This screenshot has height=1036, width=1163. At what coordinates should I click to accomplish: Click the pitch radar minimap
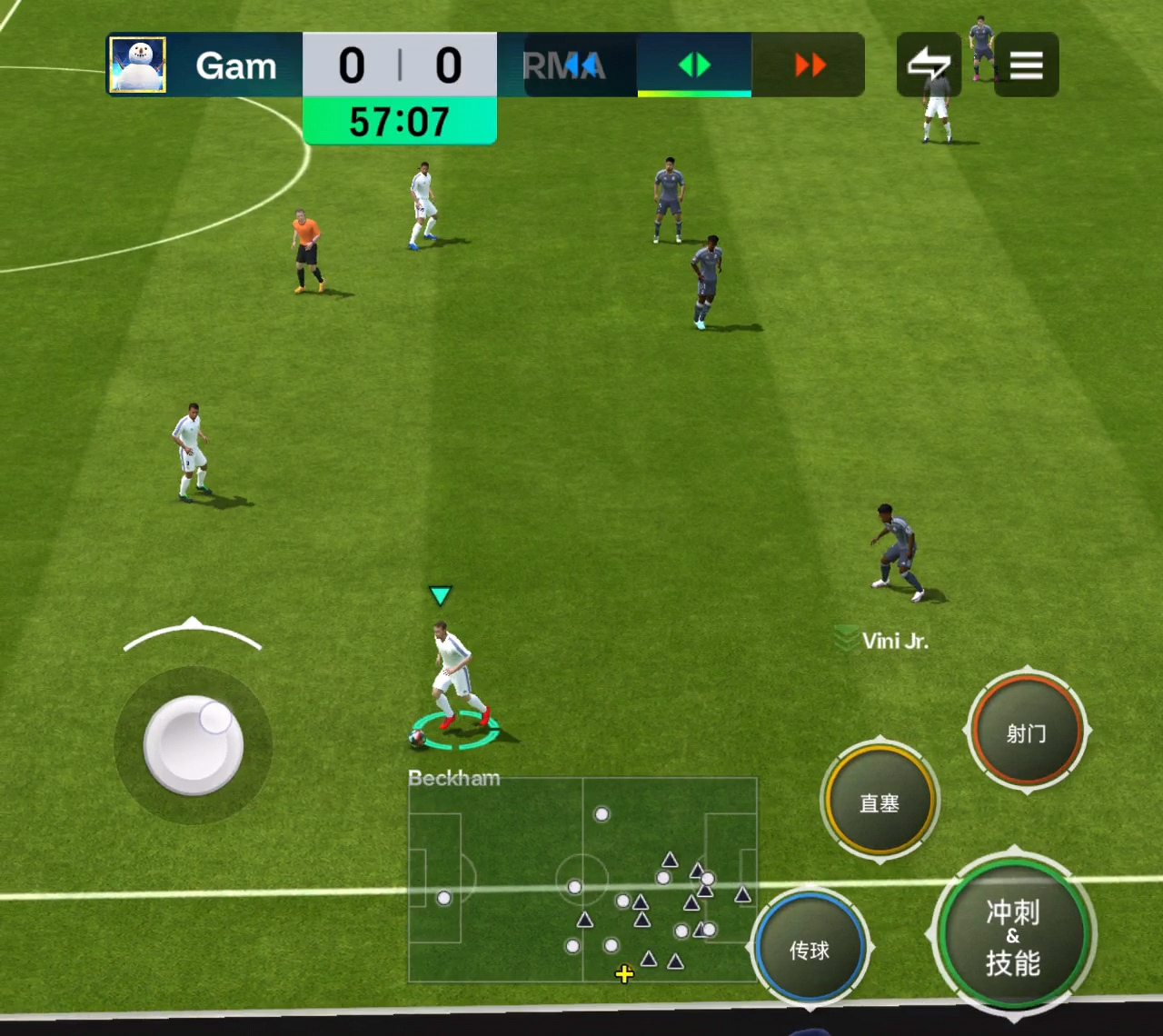[582, 879]
